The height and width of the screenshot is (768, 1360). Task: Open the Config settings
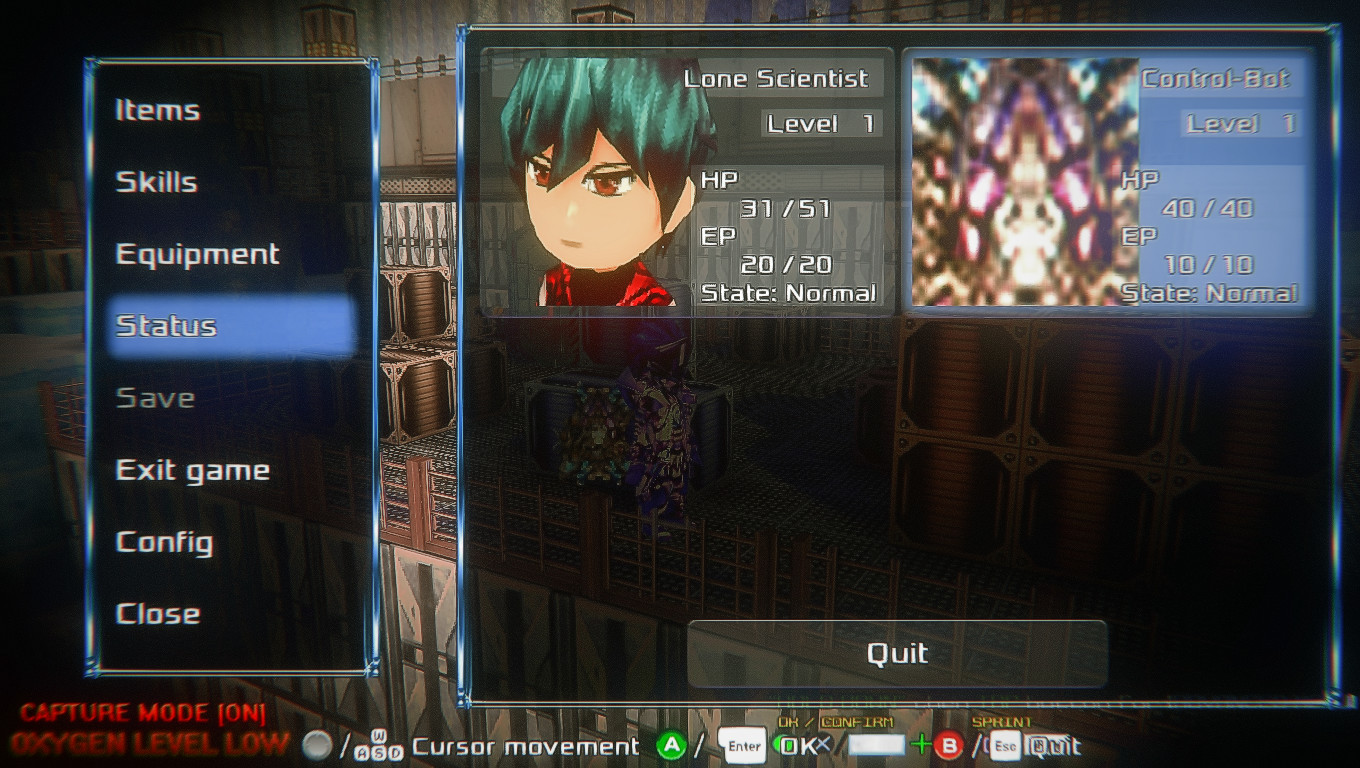[165, 542]
